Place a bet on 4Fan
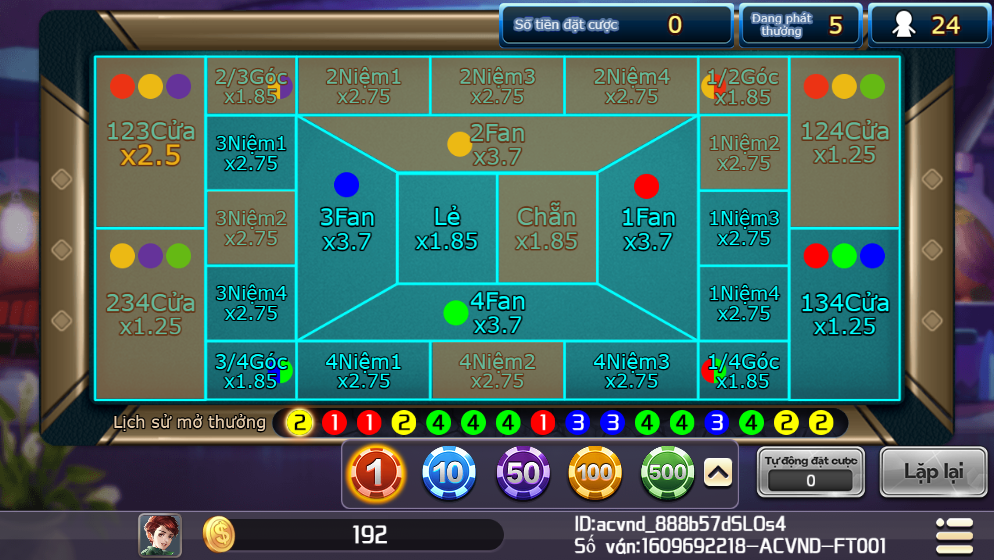This screenshot has height=560, width=994. [x=497, y=313]
